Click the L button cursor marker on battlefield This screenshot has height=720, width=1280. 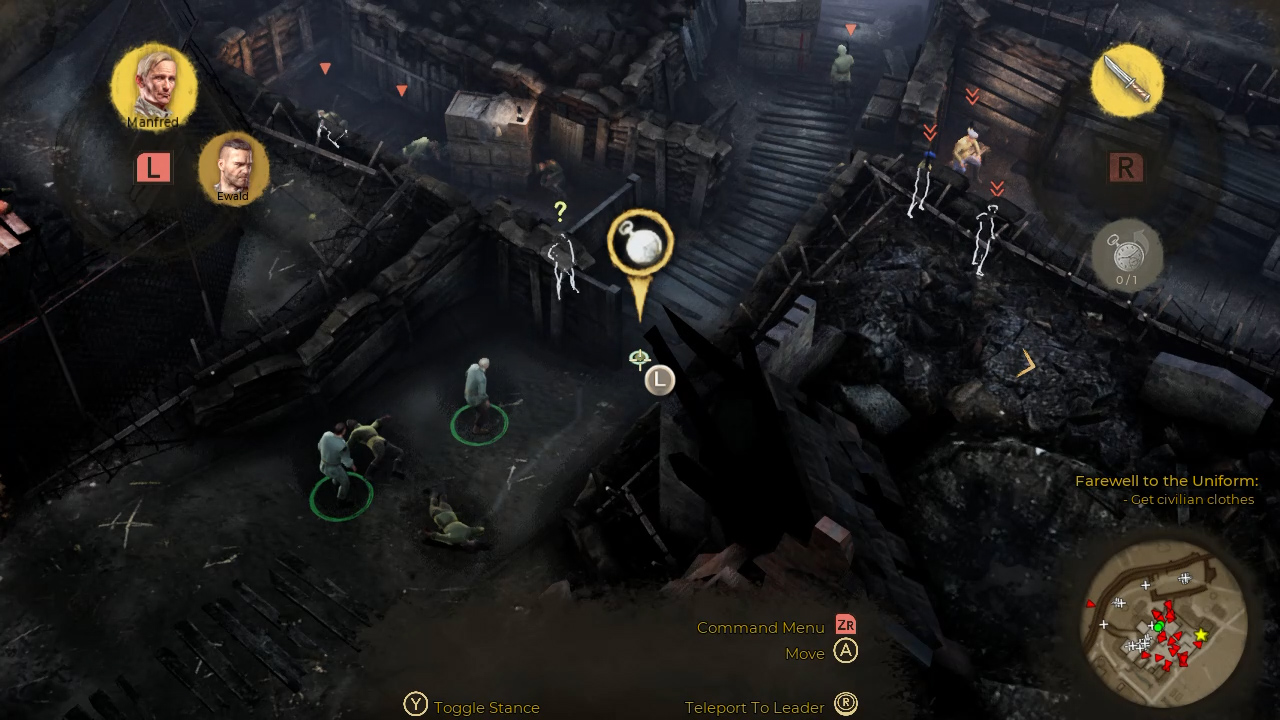[658, 378]
